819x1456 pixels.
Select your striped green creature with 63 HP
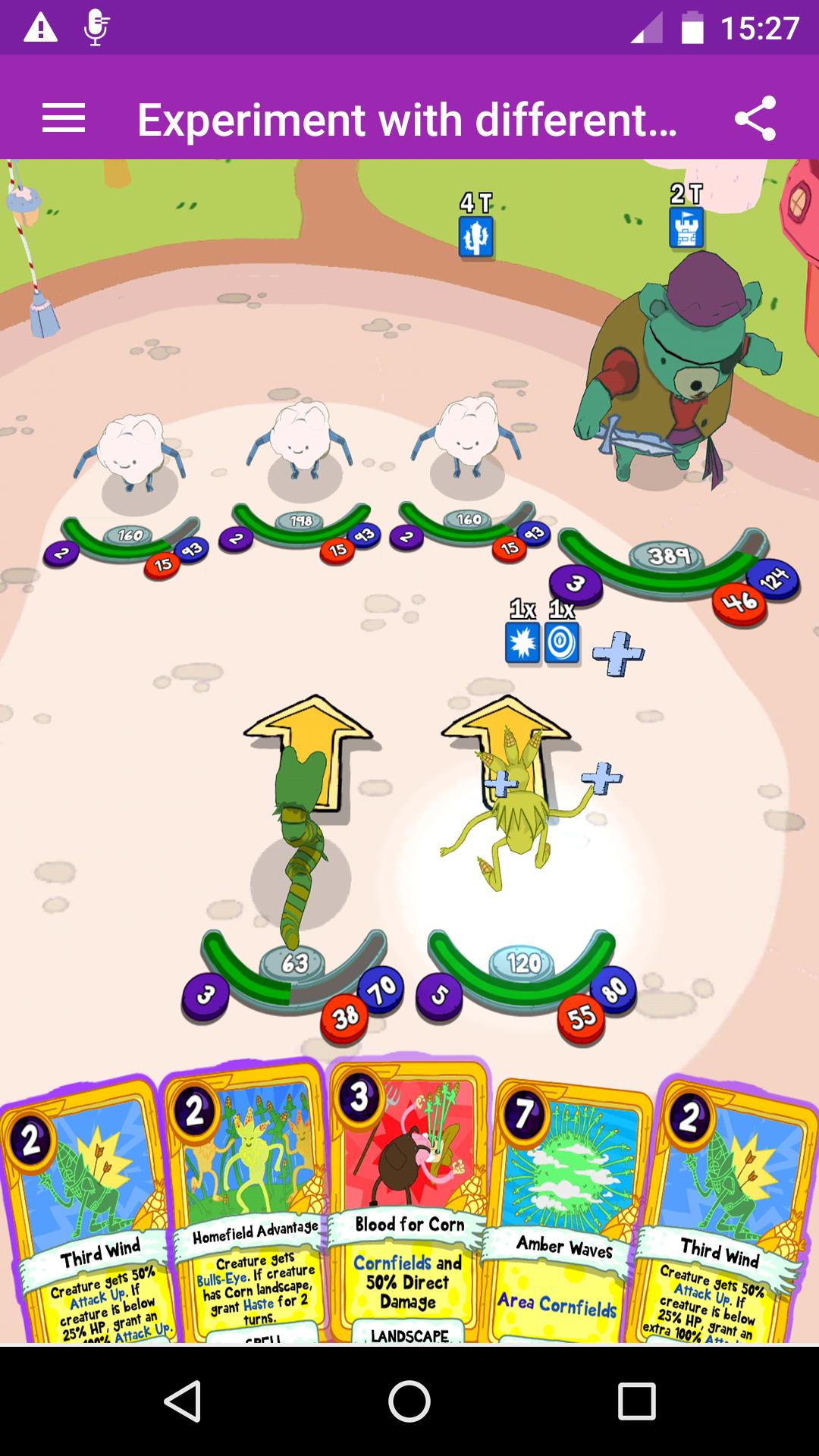[300, 849]
